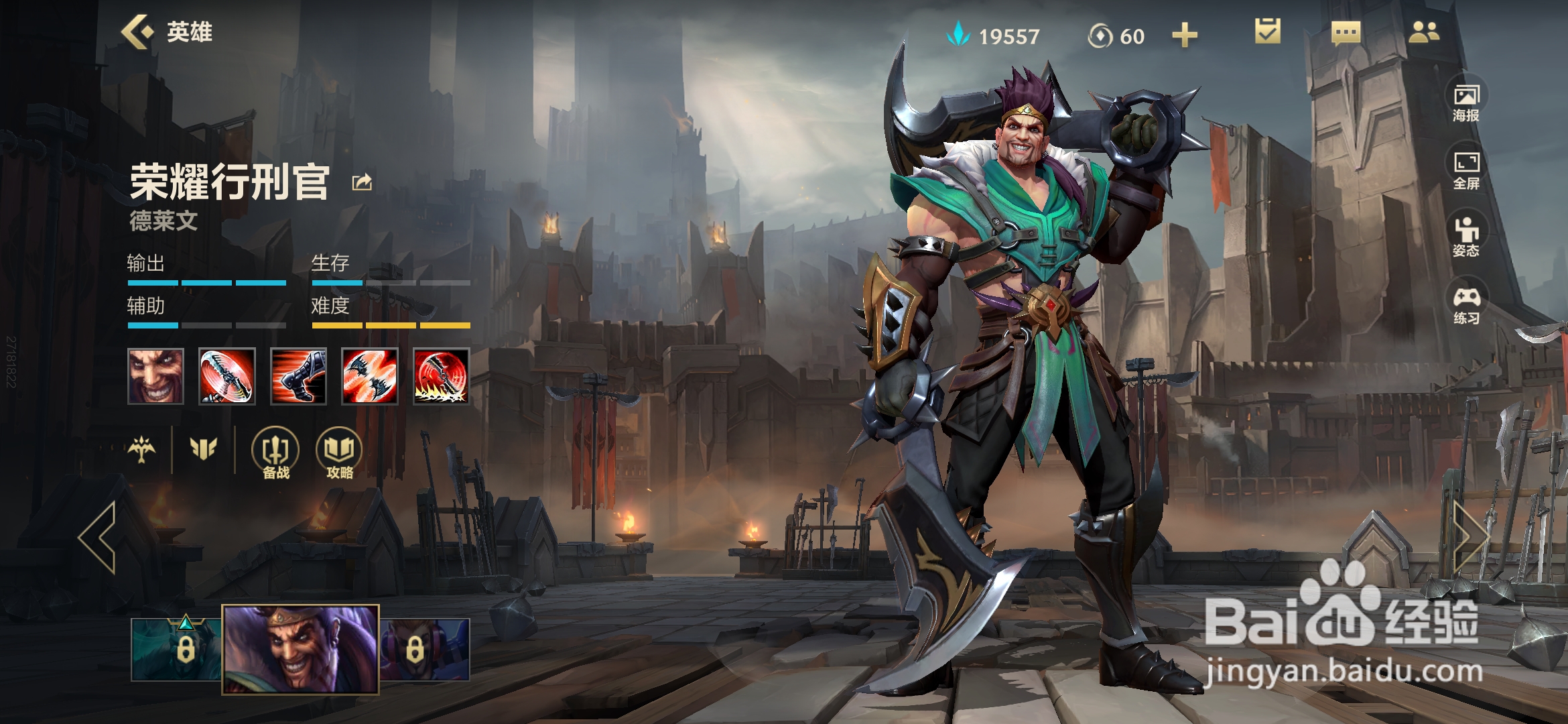Select the flaming axe ultimate icon

441,376
